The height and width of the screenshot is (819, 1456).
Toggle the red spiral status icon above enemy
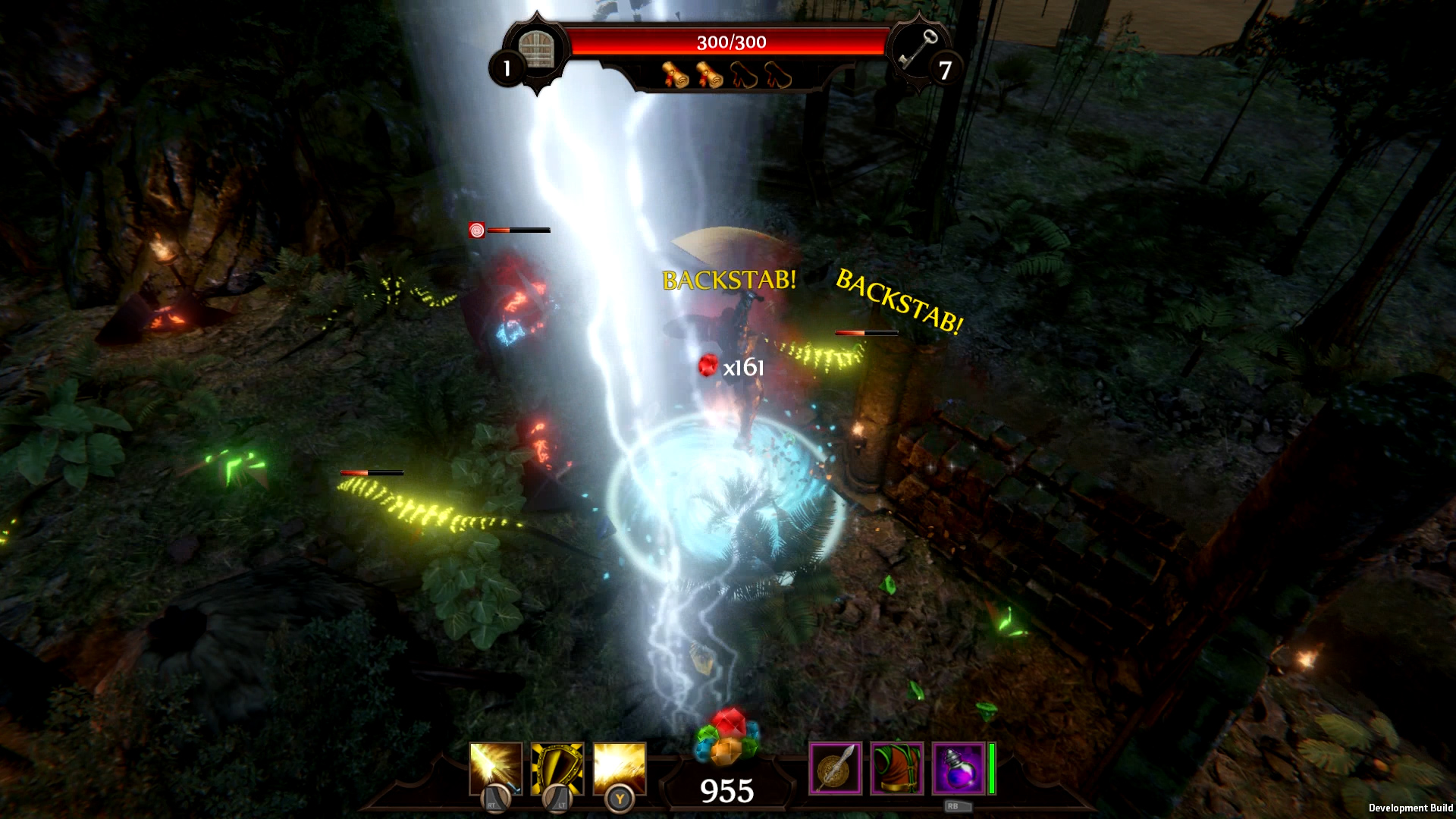[478, 229]
